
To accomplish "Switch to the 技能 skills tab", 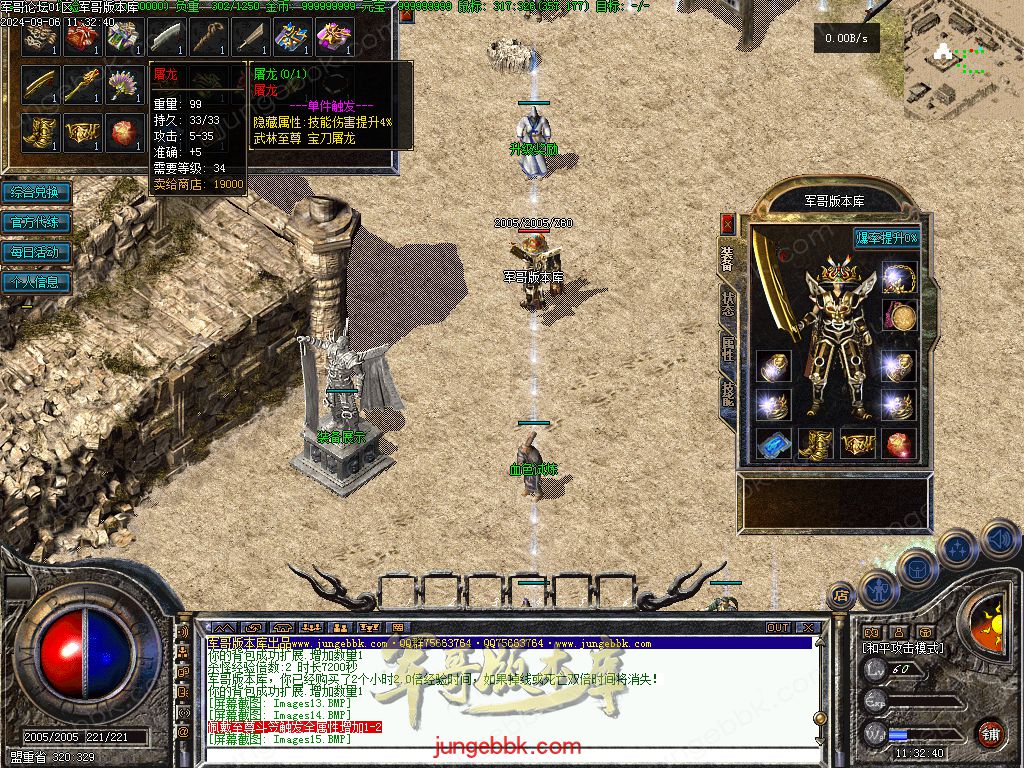I will click(727, 394).
